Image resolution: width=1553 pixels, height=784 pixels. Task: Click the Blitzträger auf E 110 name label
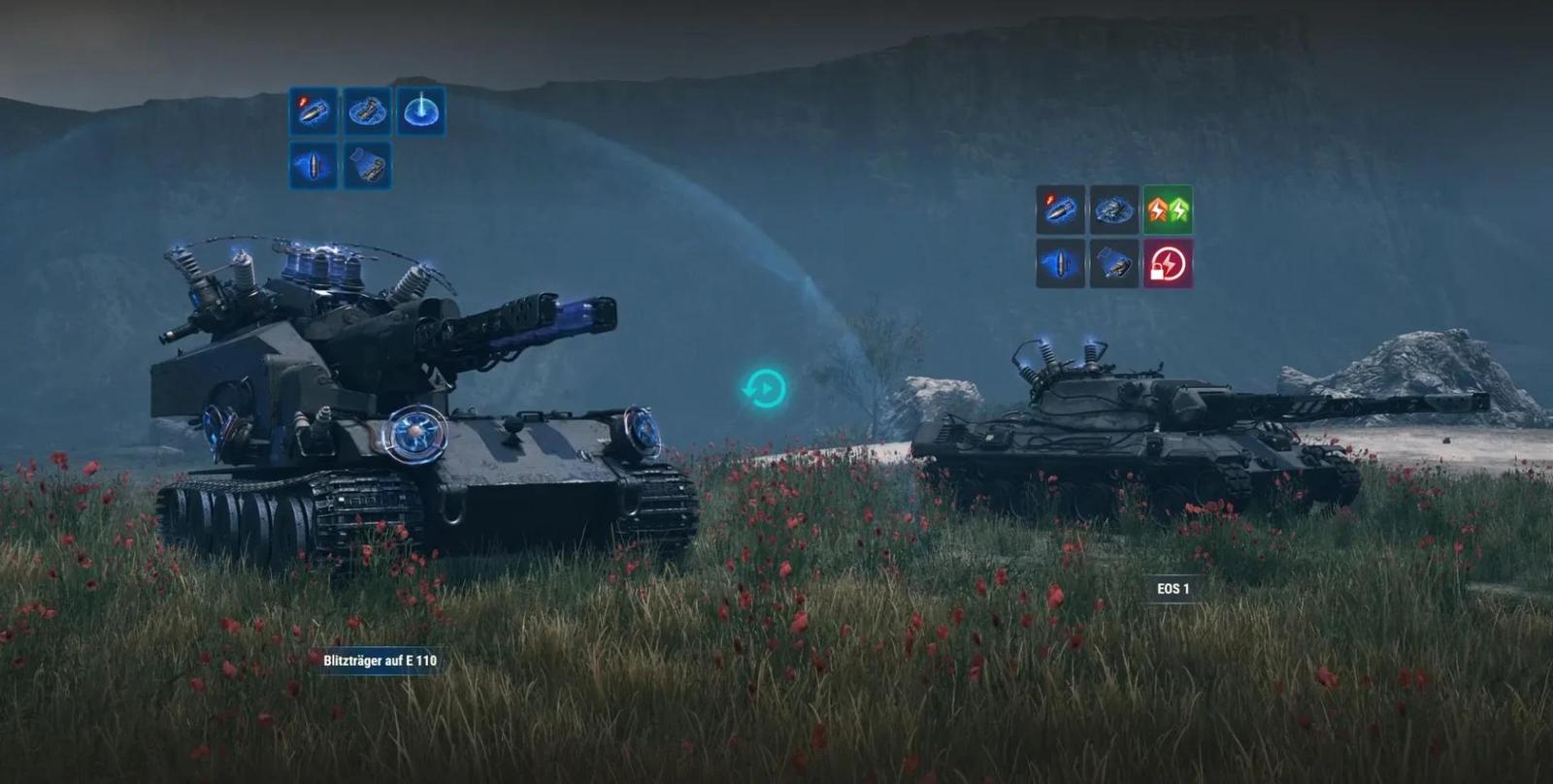[x=381, y=663]
